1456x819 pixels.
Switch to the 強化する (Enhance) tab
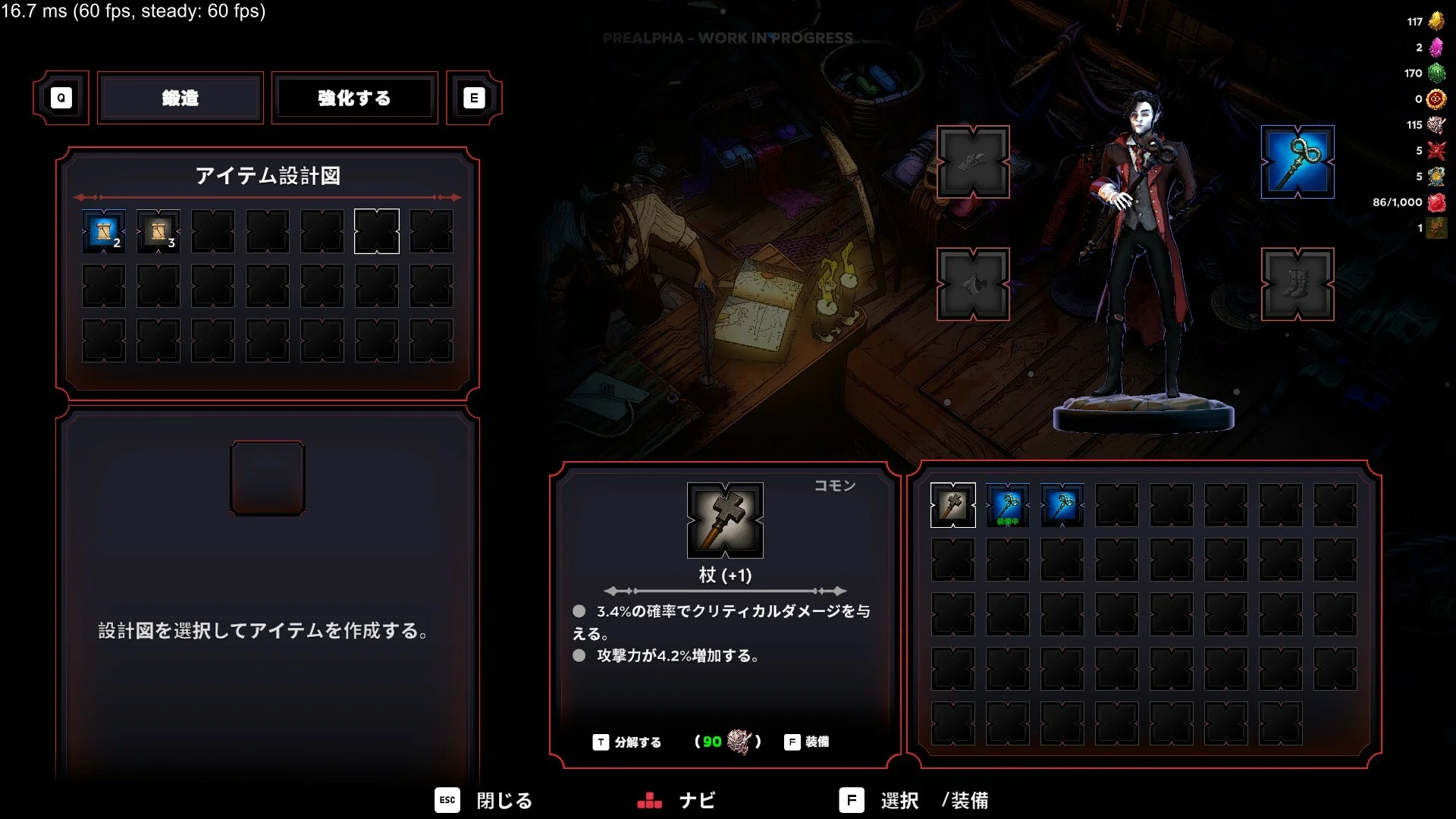pos(354,98)
